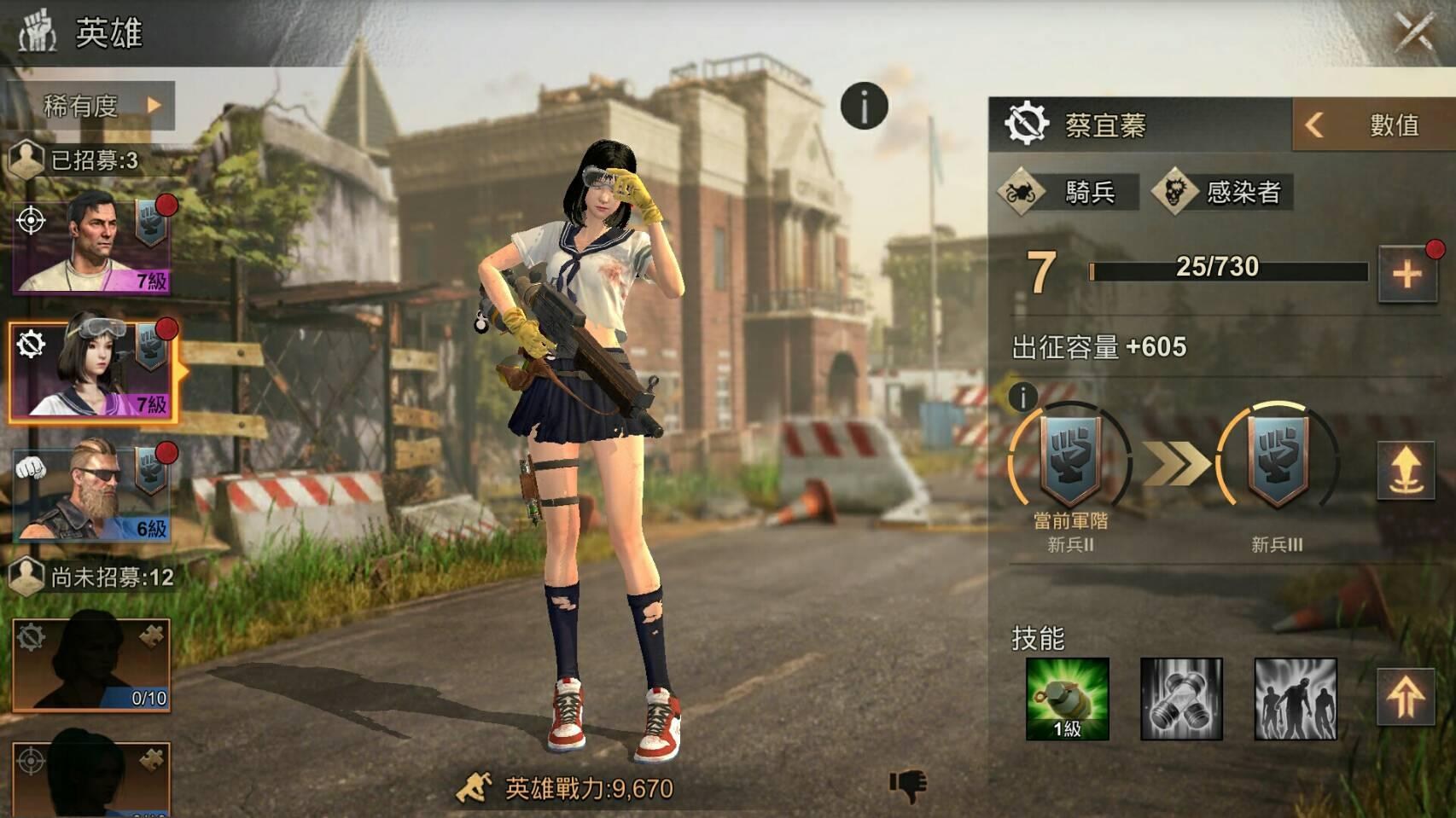Show rank info via the small i icon
This screenshot has height=818, width=1456.
pyautogui.click(x=1022, y=396)
